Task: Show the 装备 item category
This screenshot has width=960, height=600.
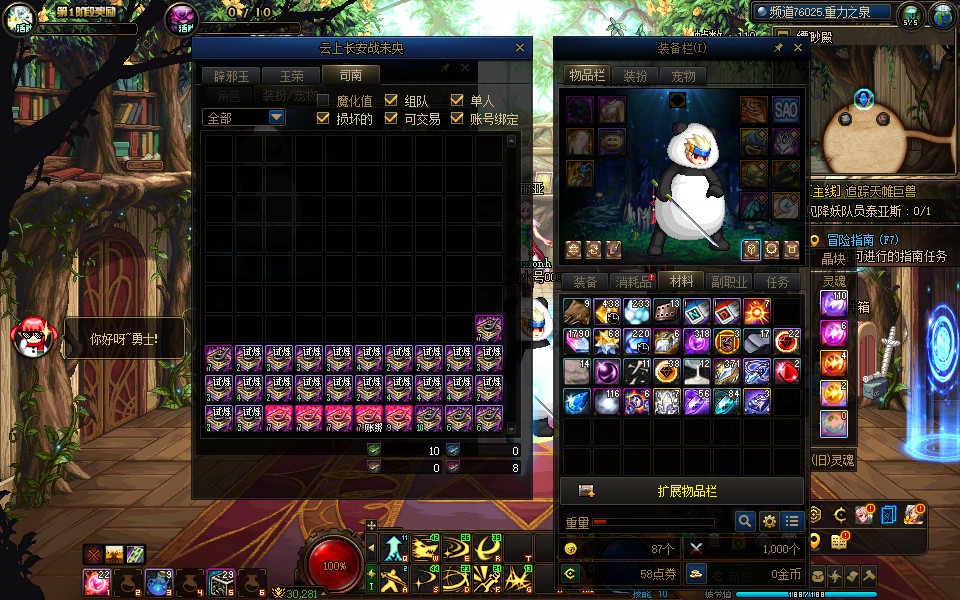Action: [x=585, y=282]
